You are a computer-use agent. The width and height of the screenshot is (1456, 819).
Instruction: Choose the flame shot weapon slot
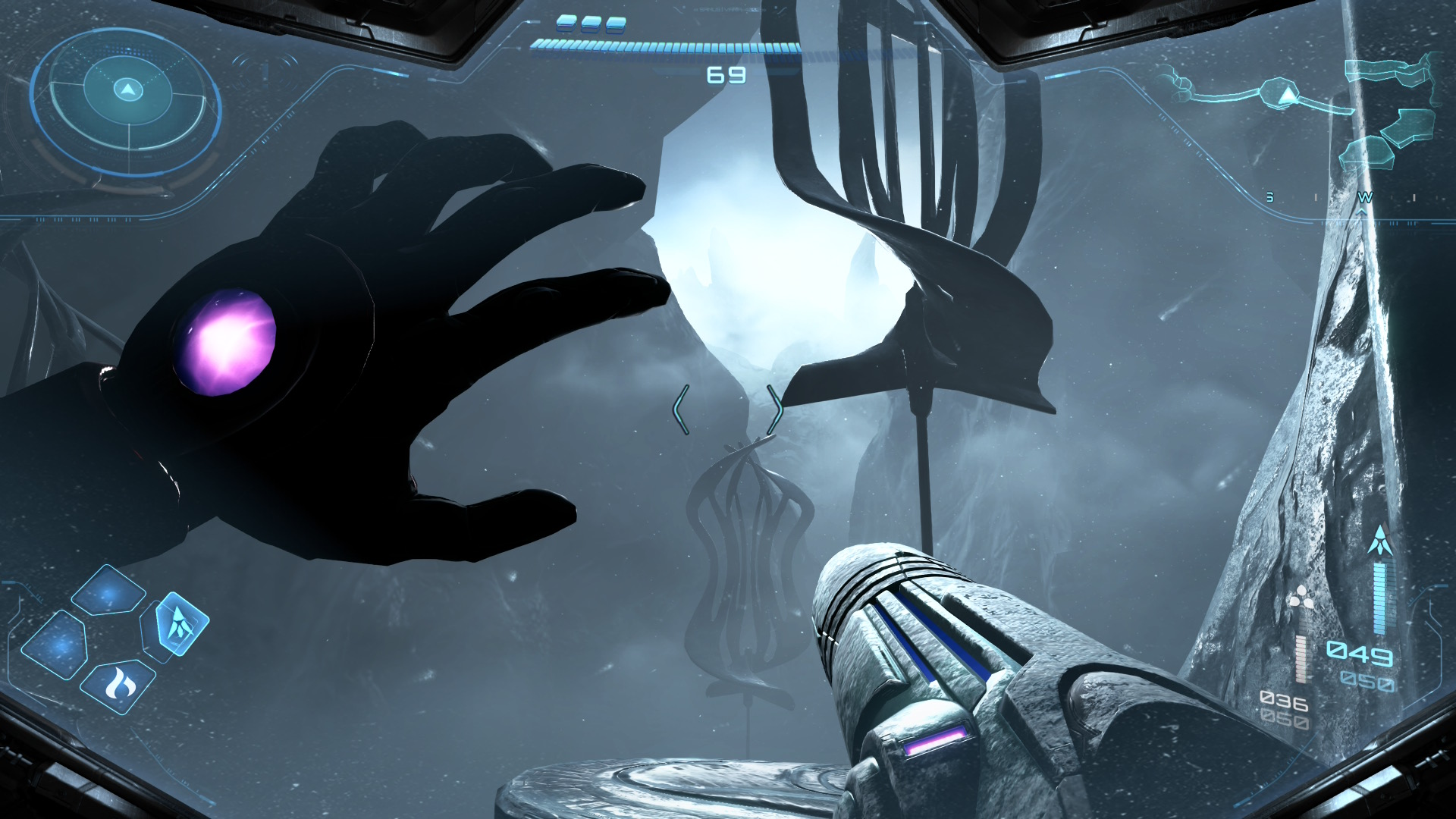(118, 685)
